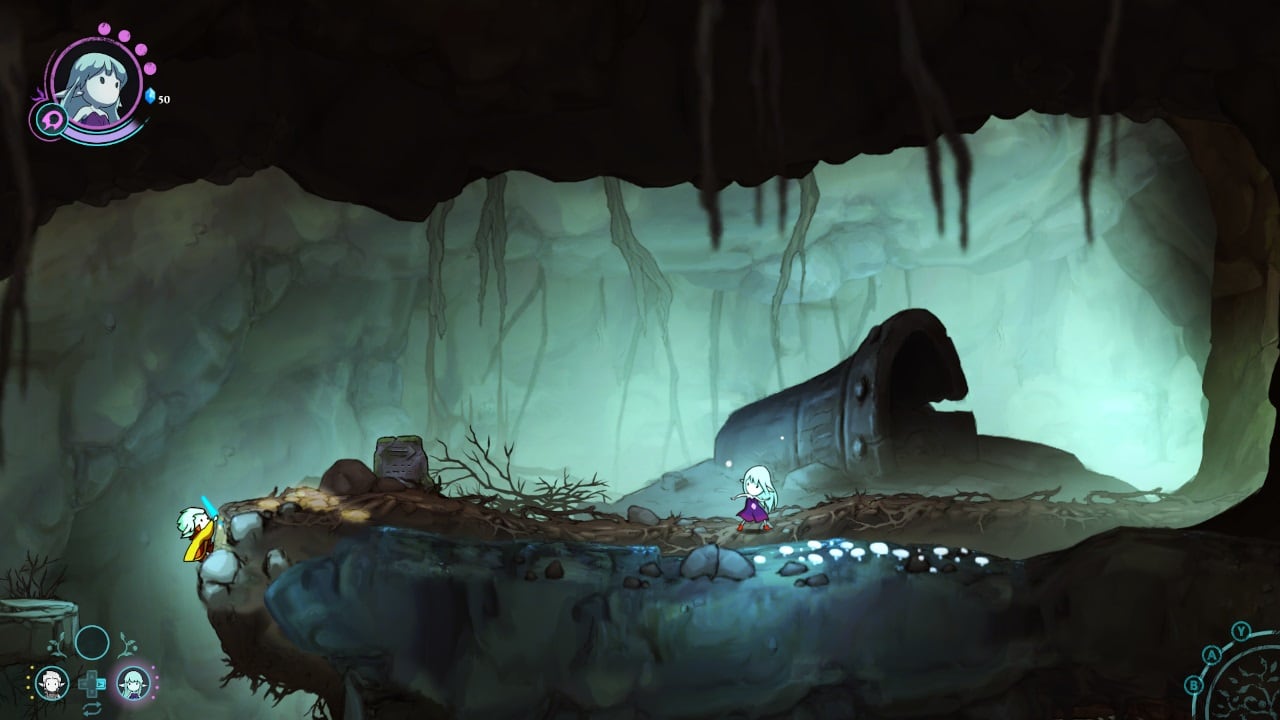Click the pink speech bubble icon on the portrait
Screen dimensions: 1280x720
click(x=52, y=121)
